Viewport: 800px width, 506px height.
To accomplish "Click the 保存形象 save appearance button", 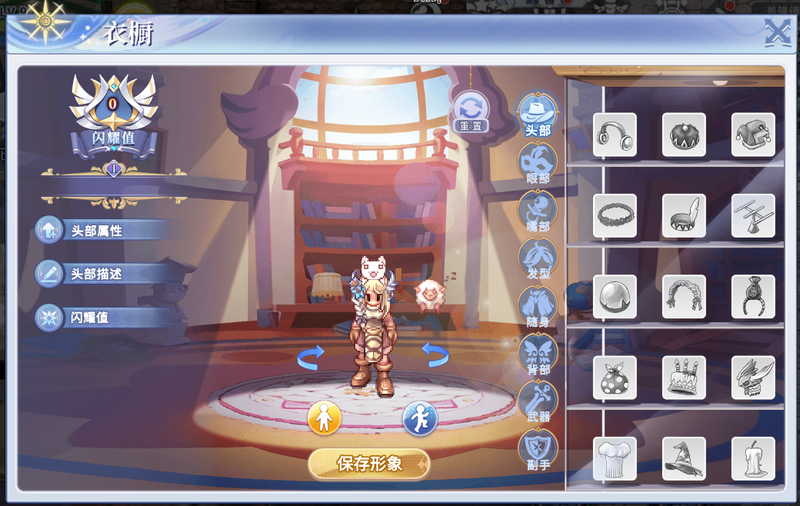I will pos(369,464).
